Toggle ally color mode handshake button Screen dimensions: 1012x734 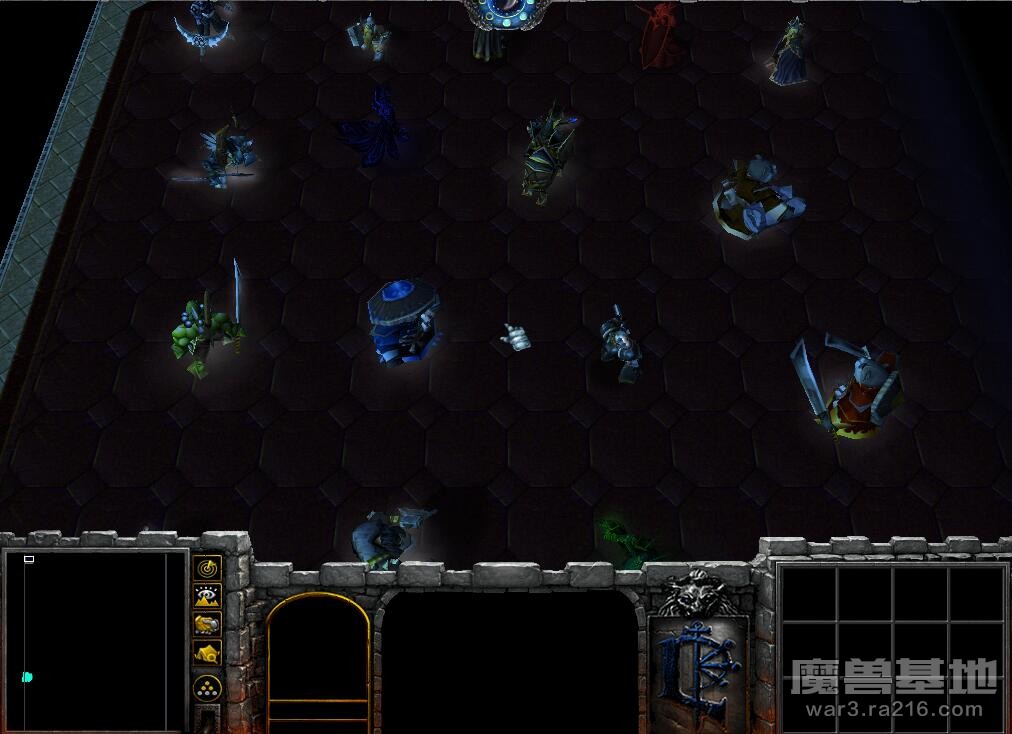[x=207, y=625]
